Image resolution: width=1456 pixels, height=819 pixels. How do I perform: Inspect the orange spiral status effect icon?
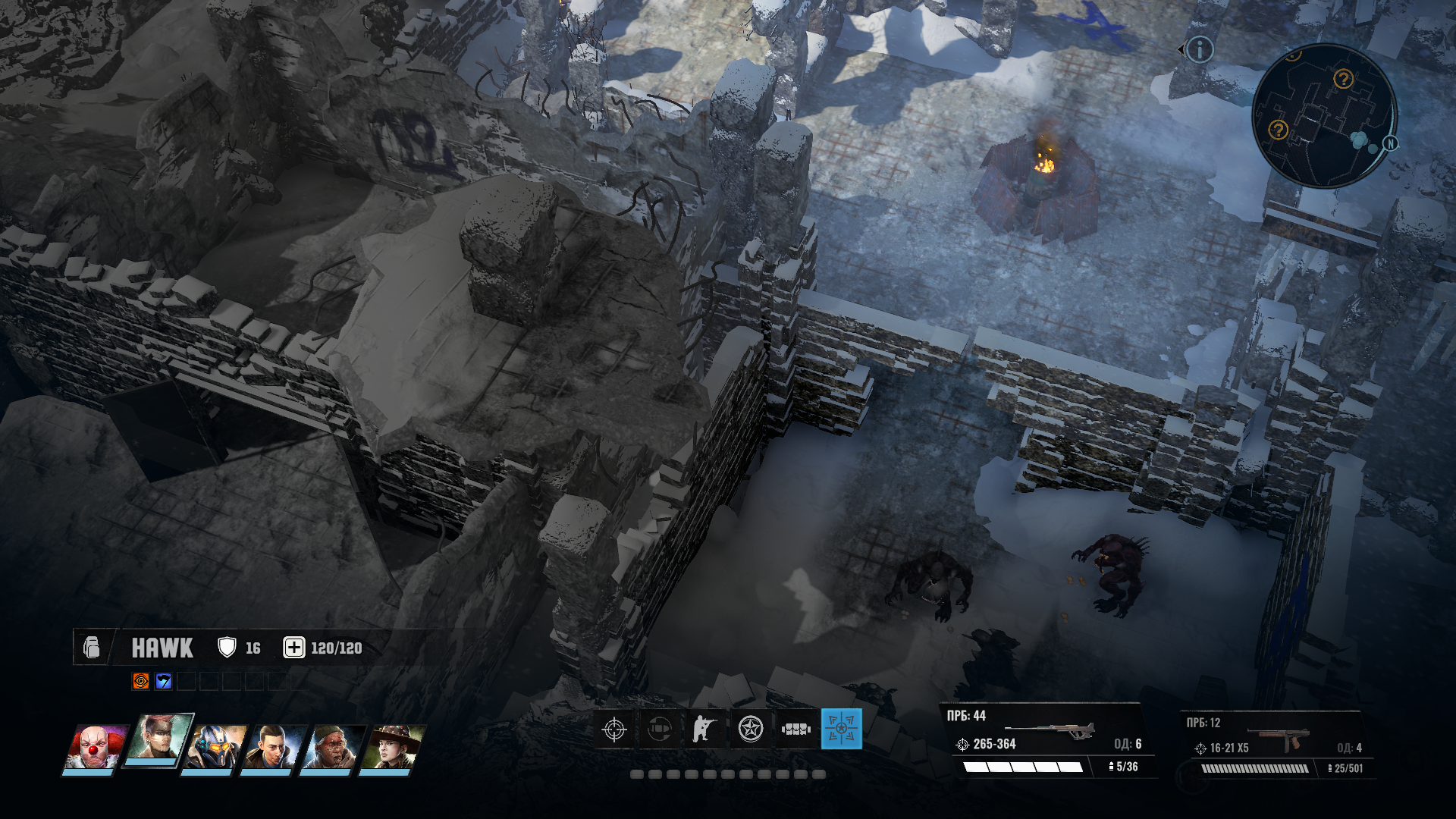point(140,681)
